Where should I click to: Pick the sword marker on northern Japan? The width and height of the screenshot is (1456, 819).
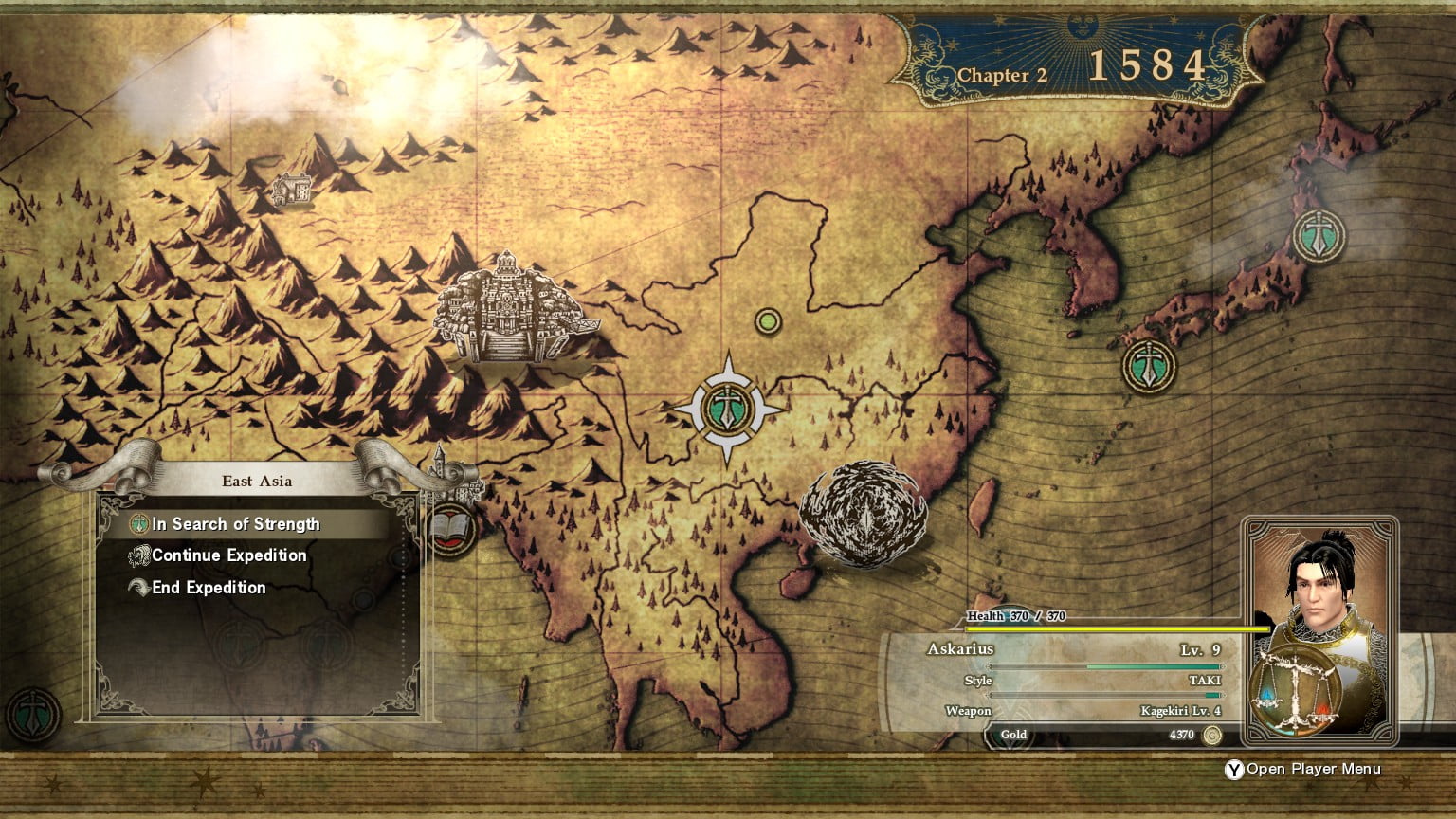[1319, 236]
